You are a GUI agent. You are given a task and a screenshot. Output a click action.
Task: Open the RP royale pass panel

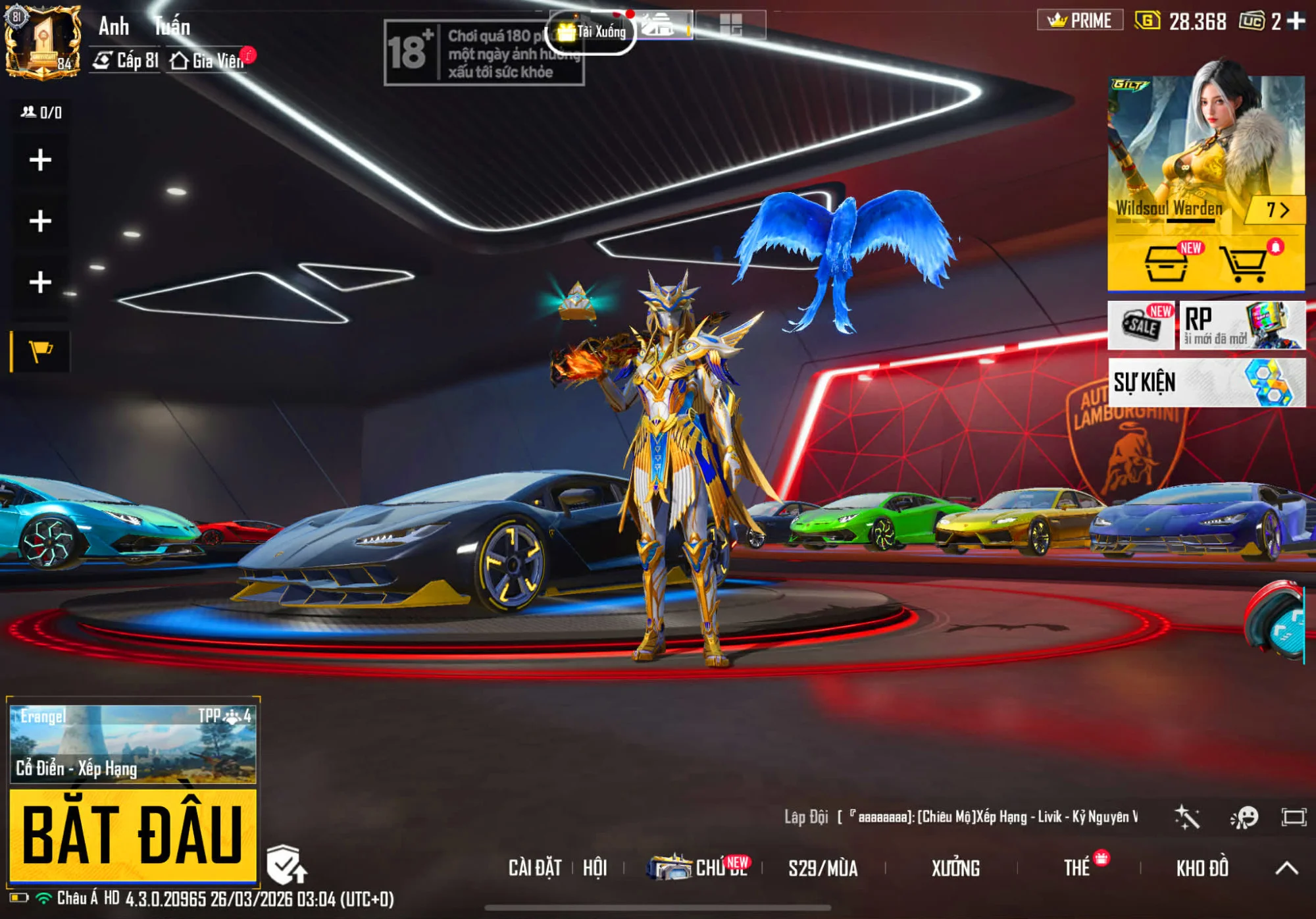coord(1242,325)
